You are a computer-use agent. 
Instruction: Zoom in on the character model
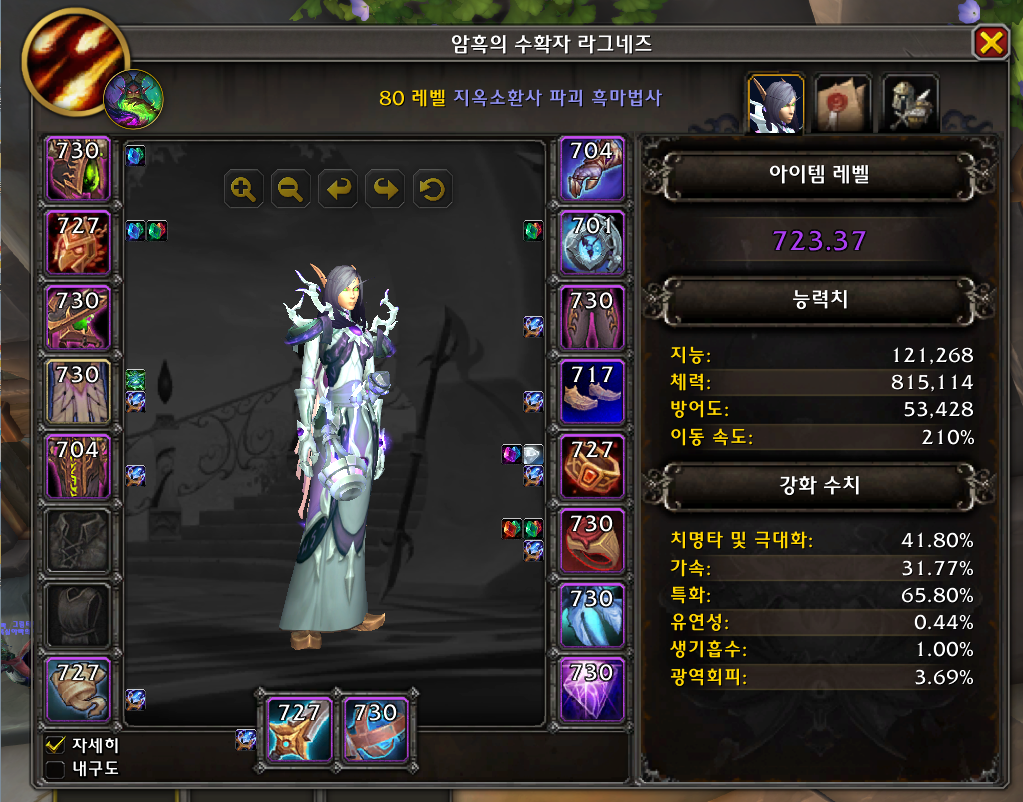243,188
